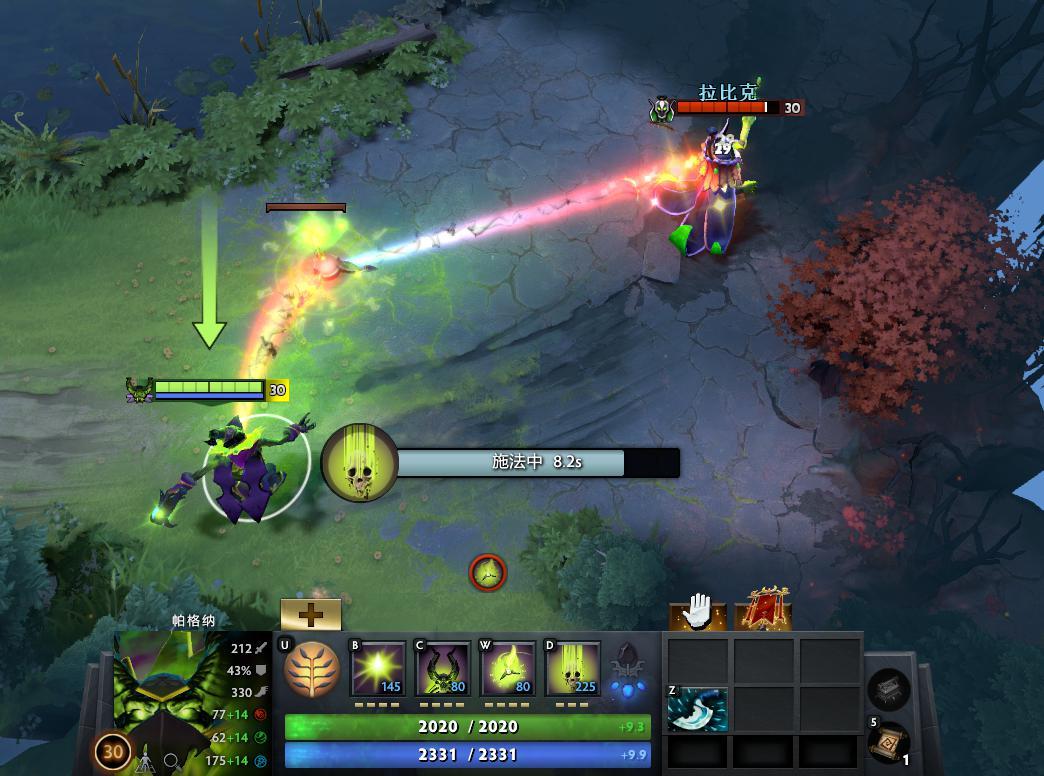The width and height of the screenshot is (1044, 776).
Task: Click the gold plus level-up button
Action: pyautogui.click(x=310, y=614)
